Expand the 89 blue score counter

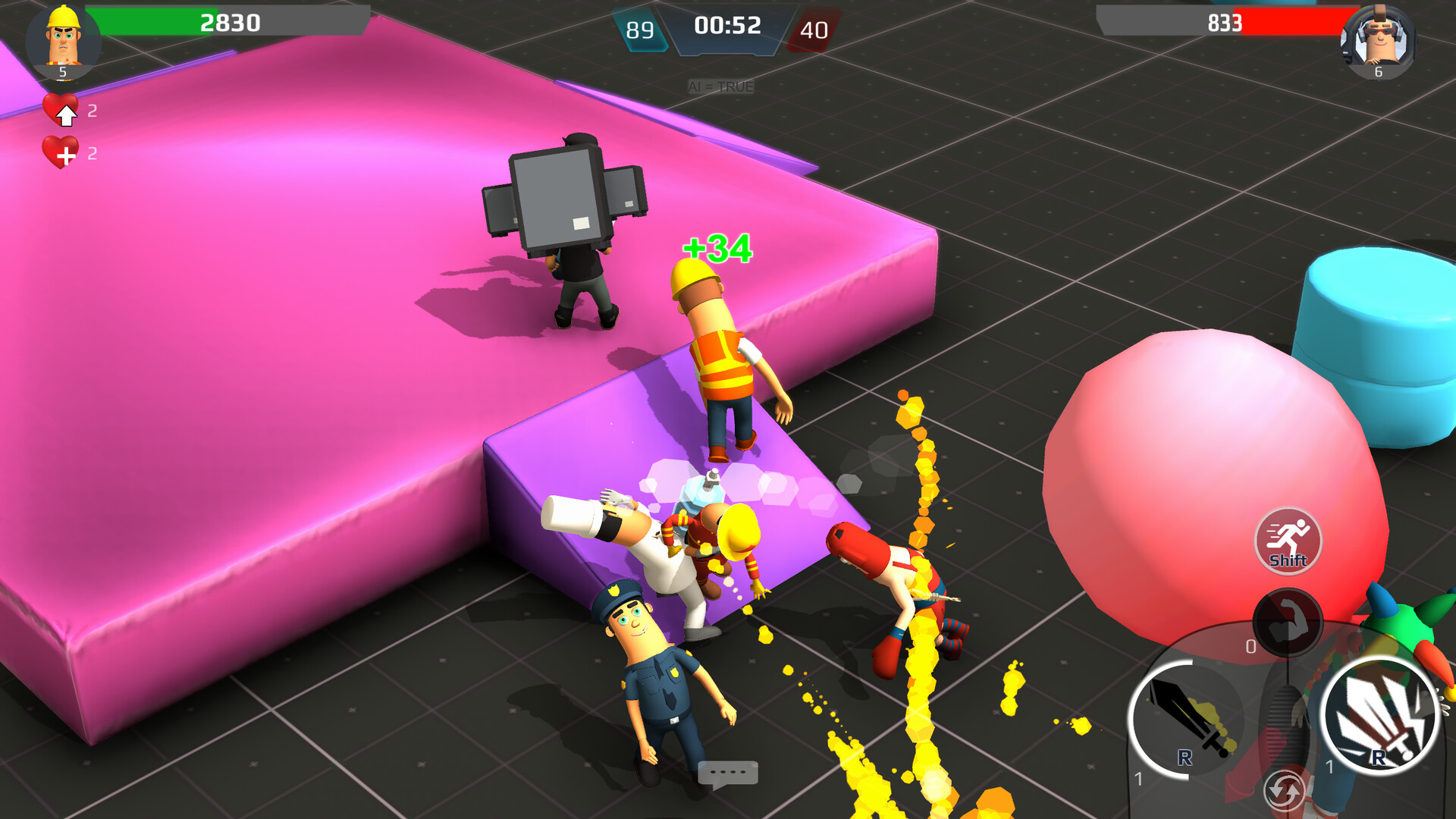click(x=641, y=30)
